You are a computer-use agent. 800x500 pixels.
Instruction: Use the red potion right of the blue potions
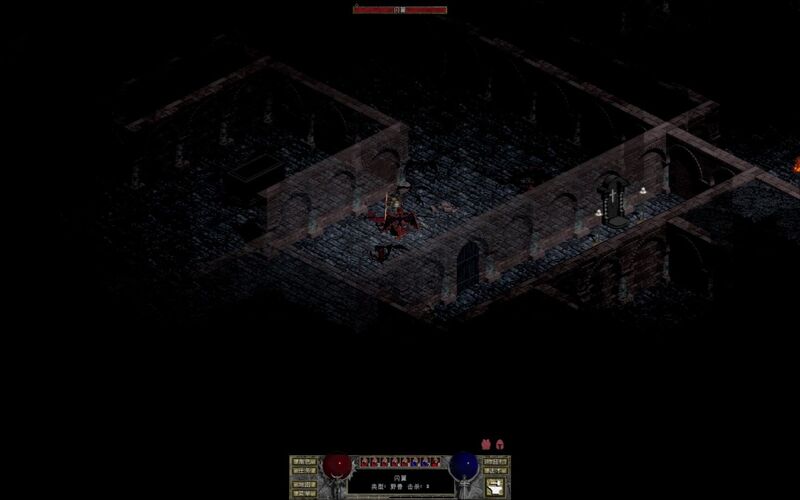coord(436,462)
